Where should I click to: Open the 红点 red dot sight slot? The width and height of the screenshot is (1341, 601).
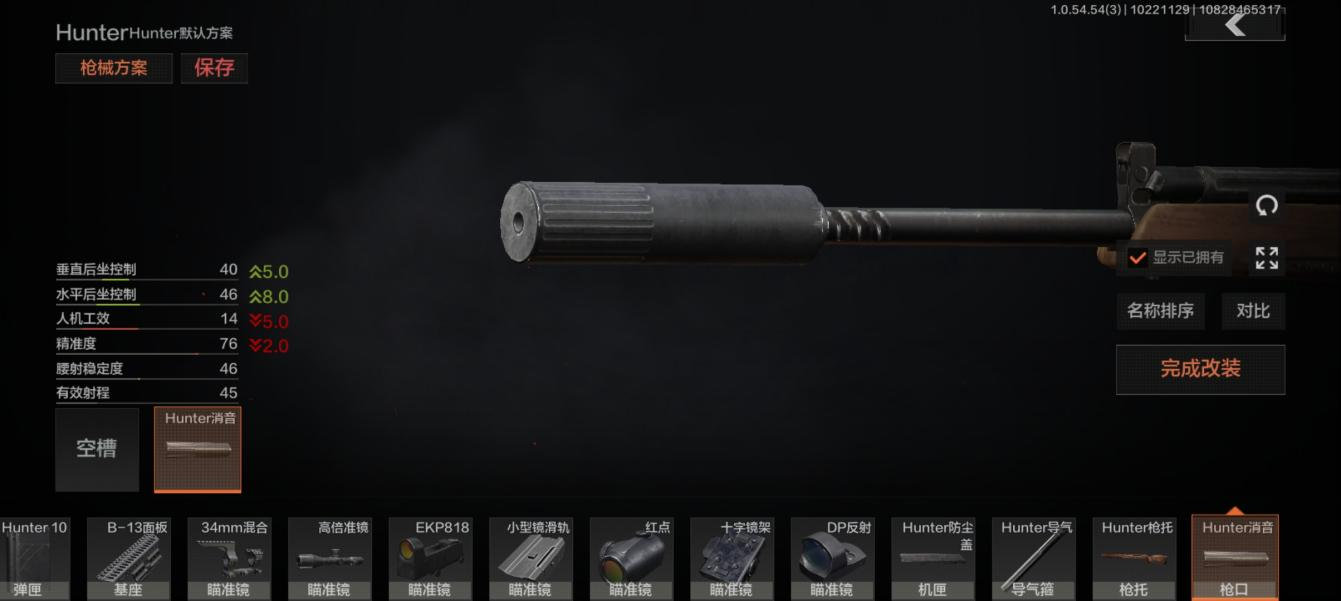pos(631,558)
